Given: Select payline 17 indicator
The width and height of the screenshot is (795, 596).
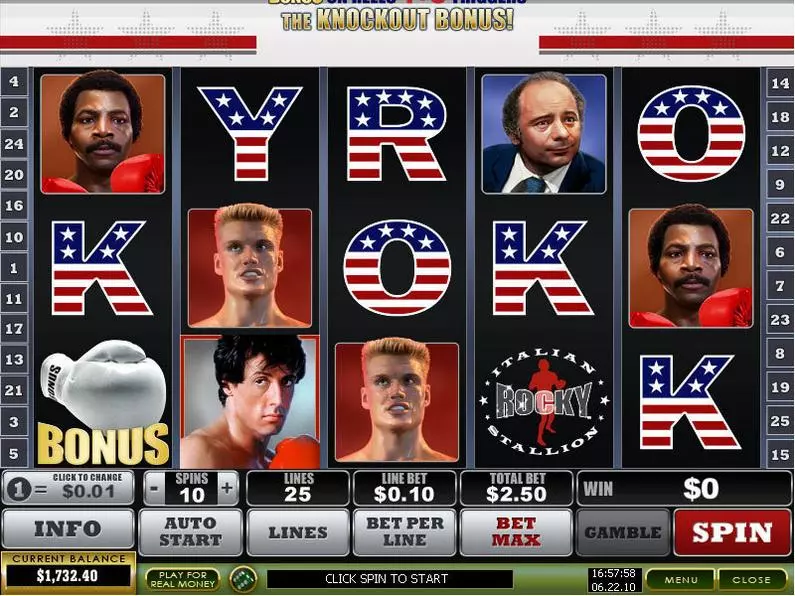Looking at the screenshot, I should click(x=14, y=328).
